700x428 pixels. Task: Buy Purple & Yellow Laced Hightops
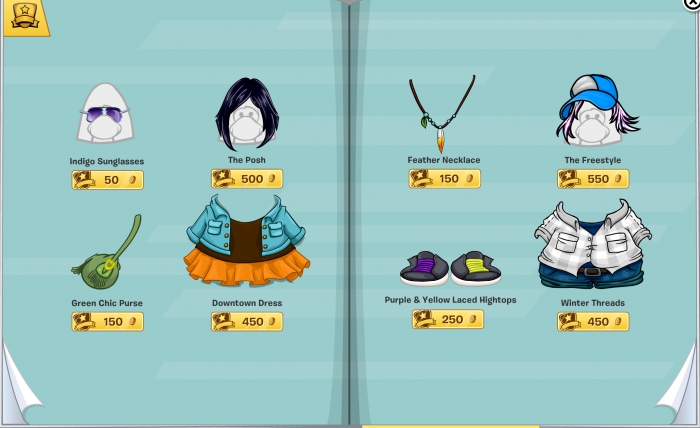point(448,319)
